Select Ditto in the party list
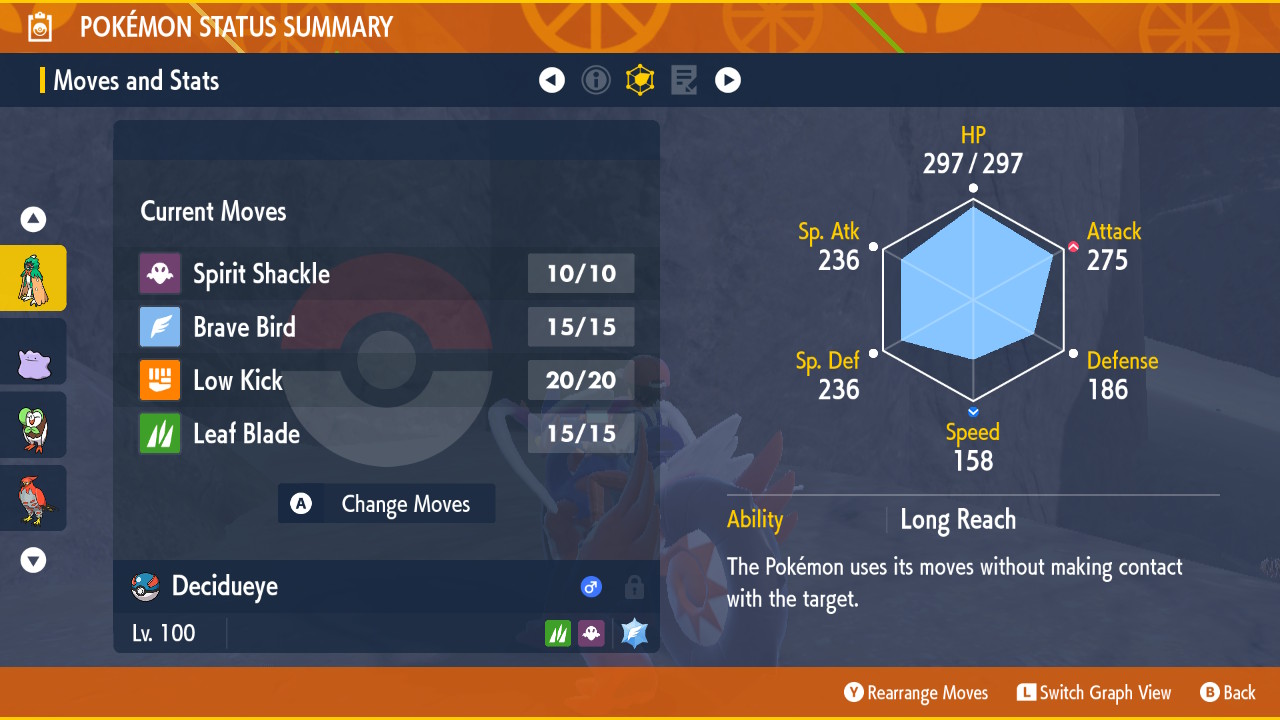The height and width of the screenshot is (720, 1280). pyautogui.click(x=33, y=352)
